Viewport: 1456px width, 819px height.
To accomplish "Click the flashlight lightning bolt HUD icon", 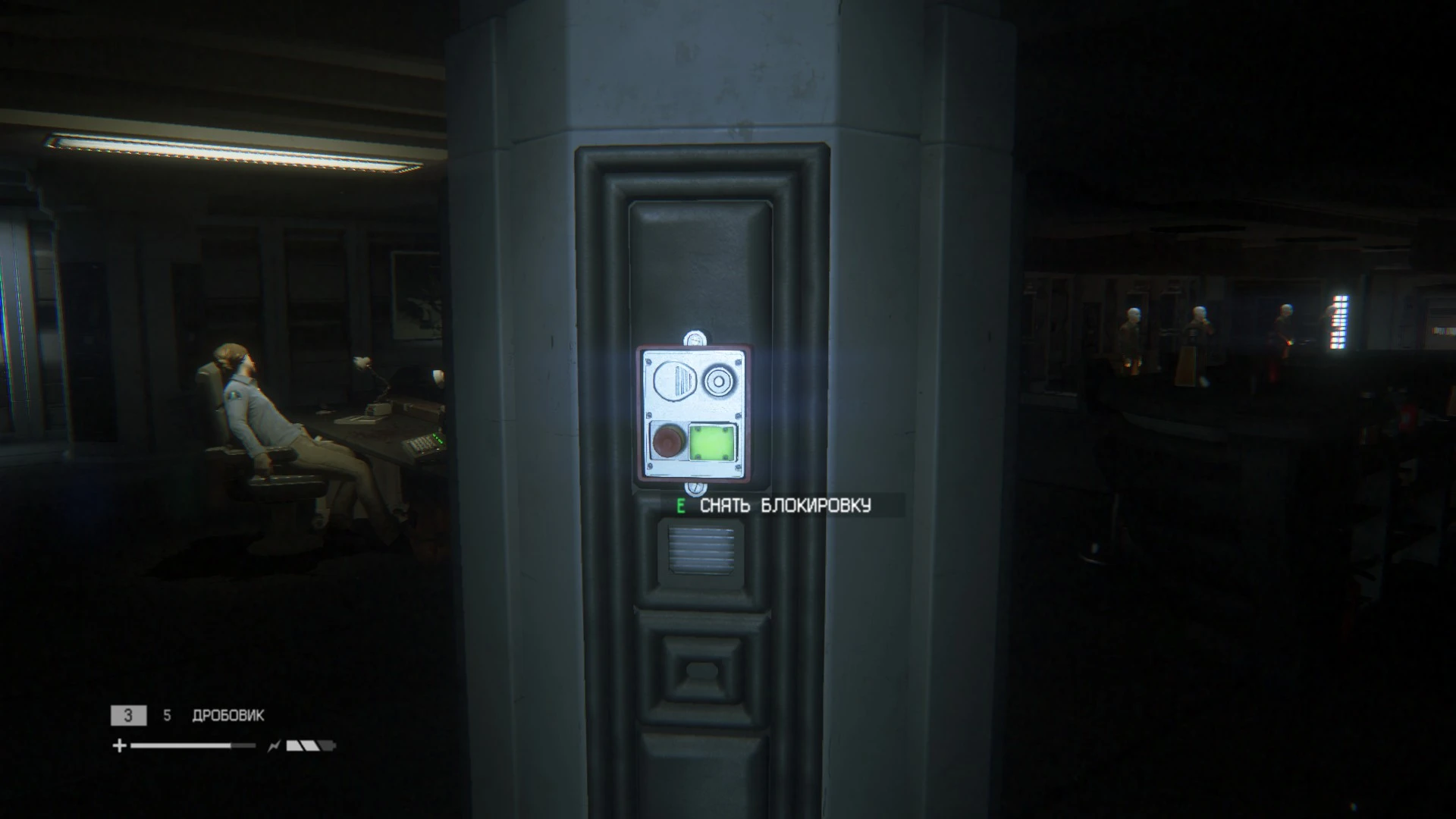I will [274, 746].
